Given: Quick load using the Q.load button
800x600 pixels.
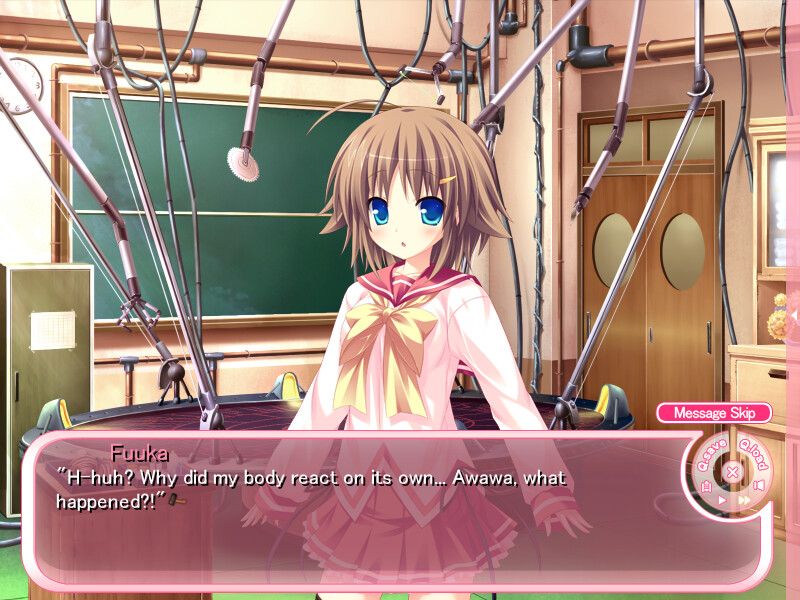Looking at the screenshot, I should (x=754, y=455).
